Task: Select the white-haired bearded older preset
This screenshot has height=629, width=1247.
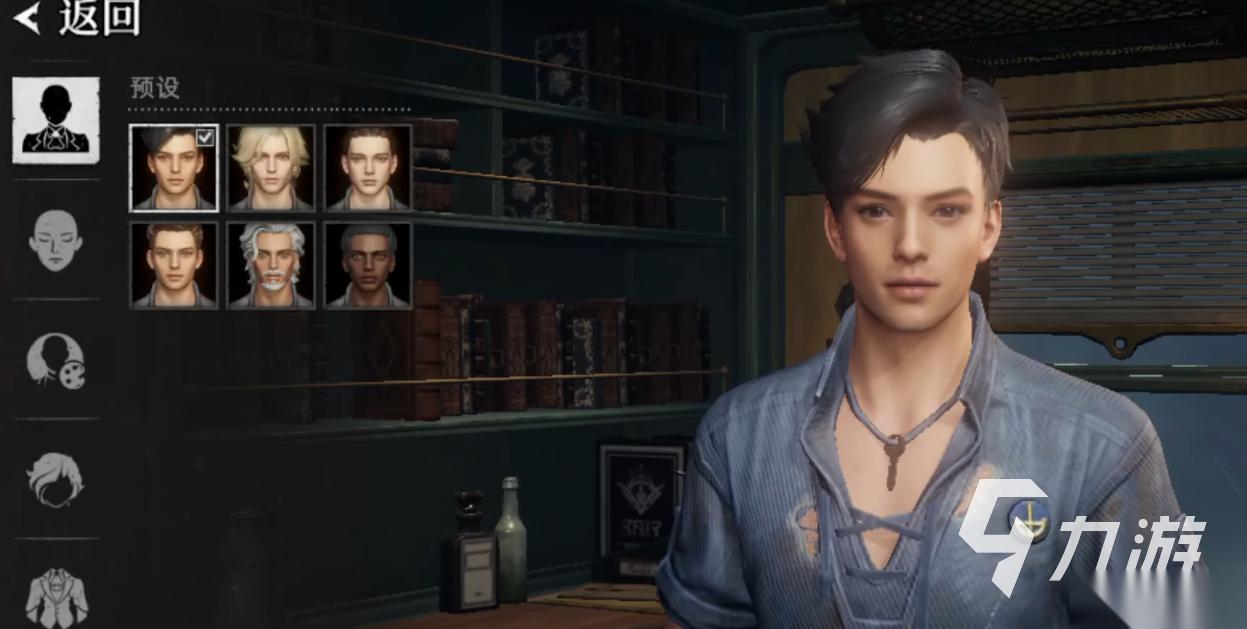Action: click(x=271, y=265)
